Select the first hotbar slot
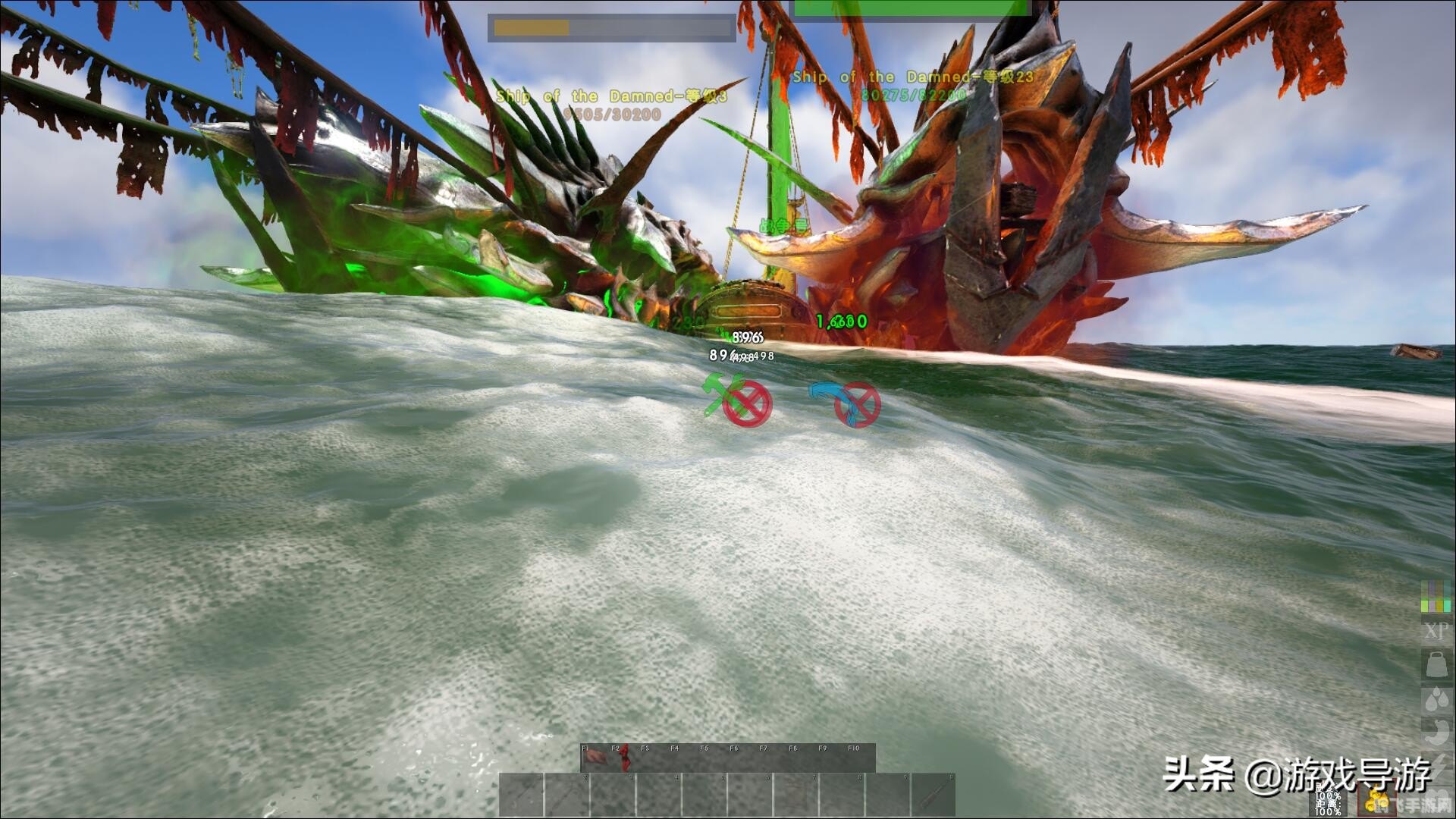 point(522,795)
